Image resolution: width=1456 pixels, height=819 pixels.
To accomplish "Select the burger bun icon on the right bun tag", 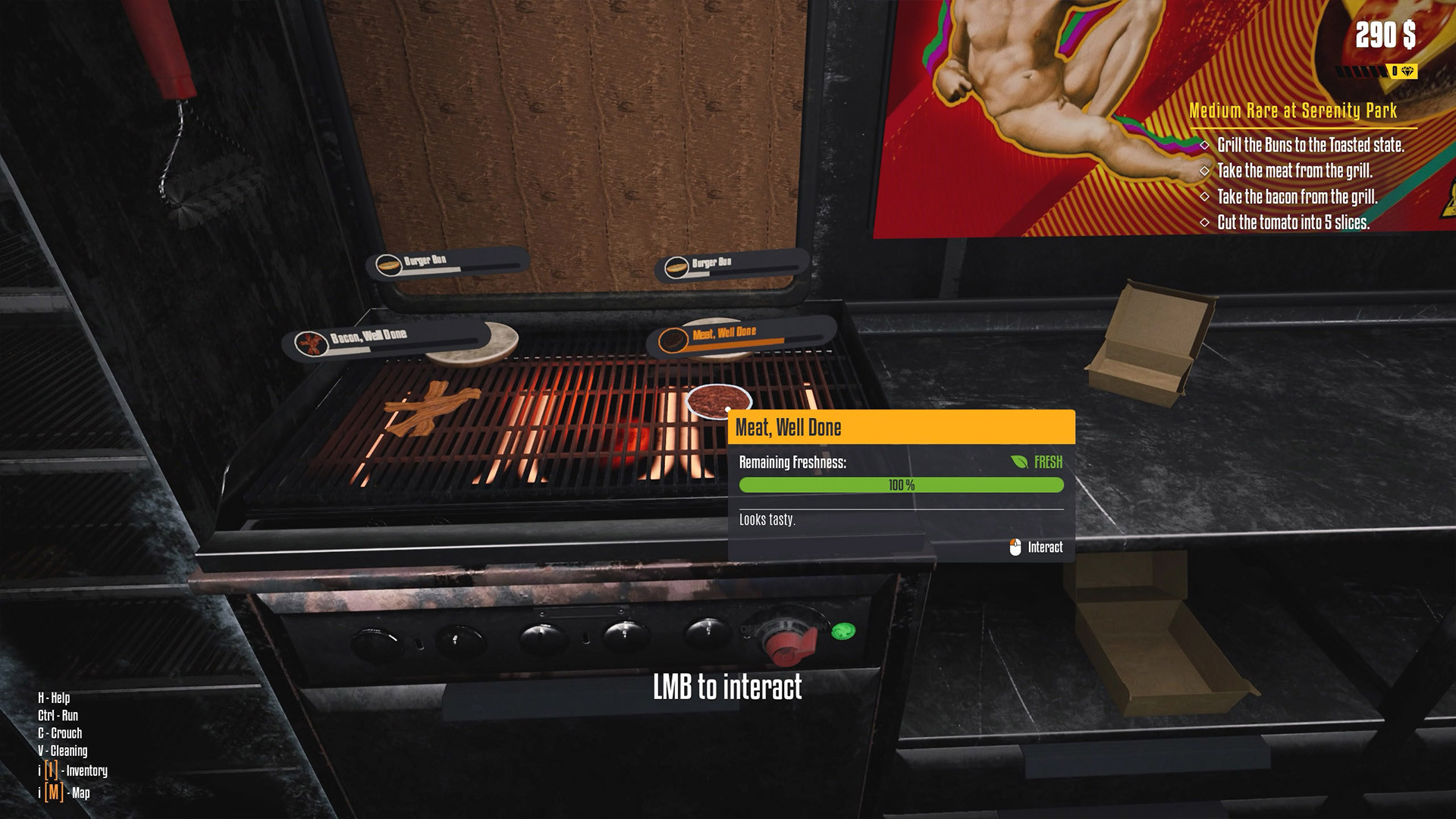I will (x=677, y=266).
